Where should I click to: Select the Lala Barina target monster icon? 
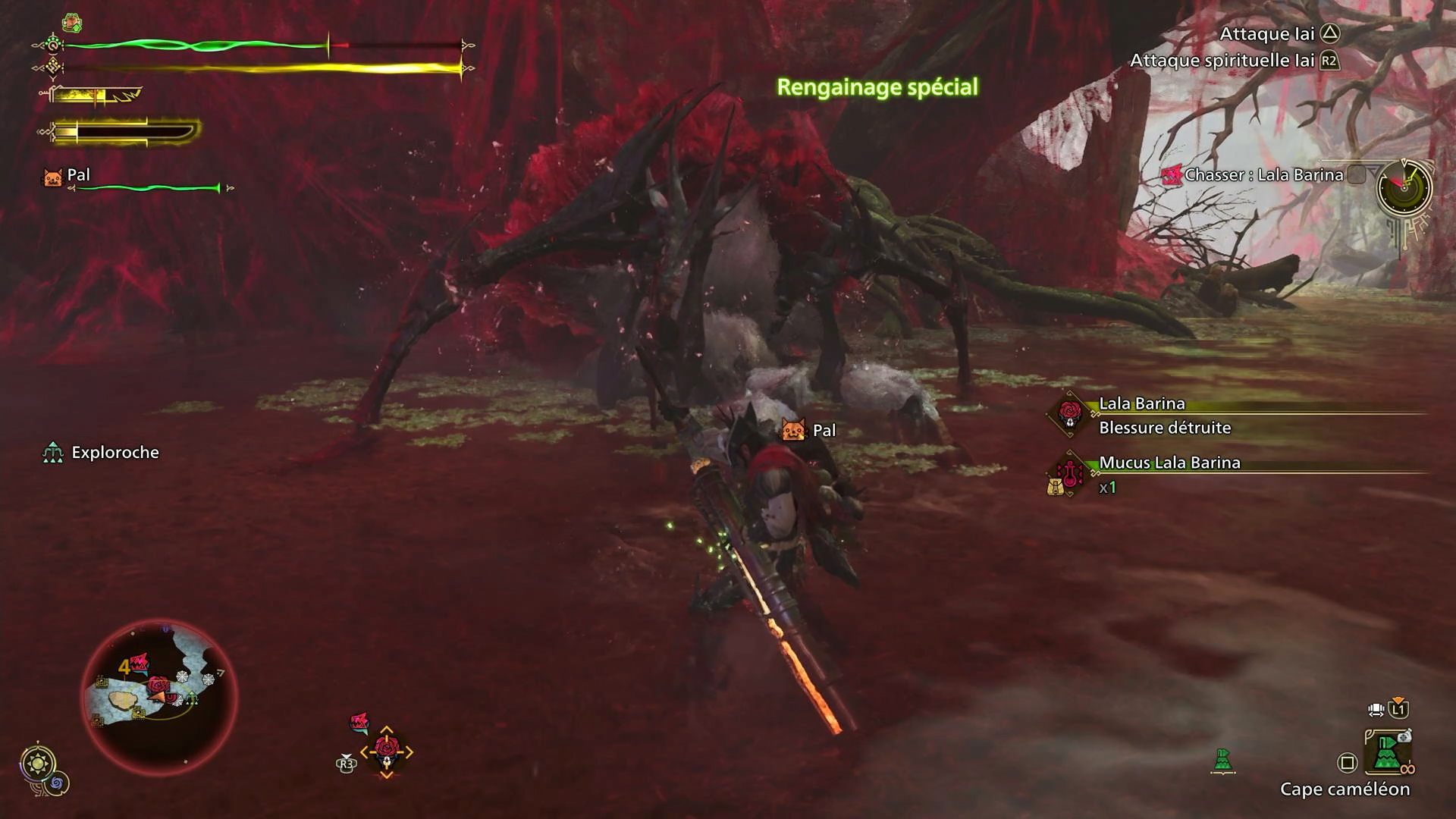tap(387, 752)
